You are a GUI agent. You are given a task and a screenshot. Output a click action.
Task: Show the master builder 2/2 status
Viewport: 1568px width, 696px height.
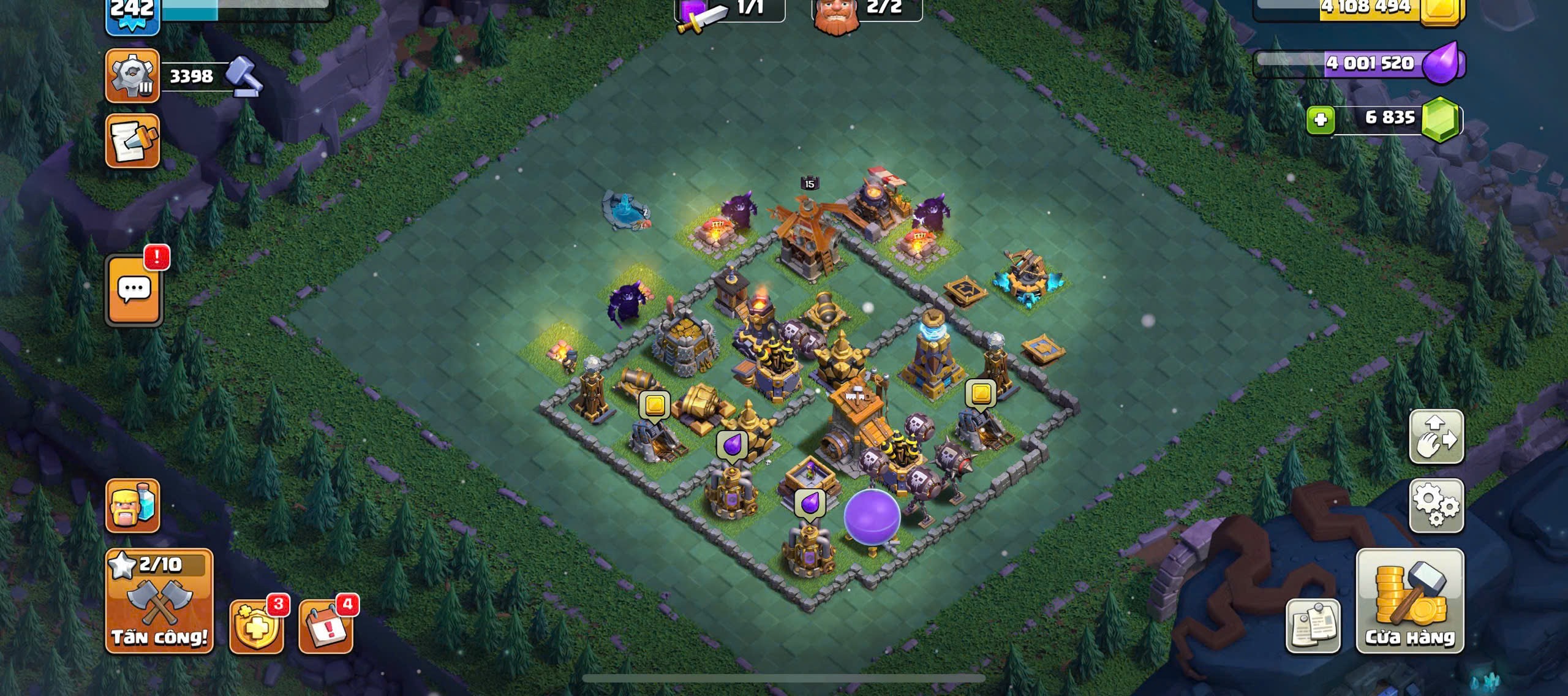[x=867, y=10]
